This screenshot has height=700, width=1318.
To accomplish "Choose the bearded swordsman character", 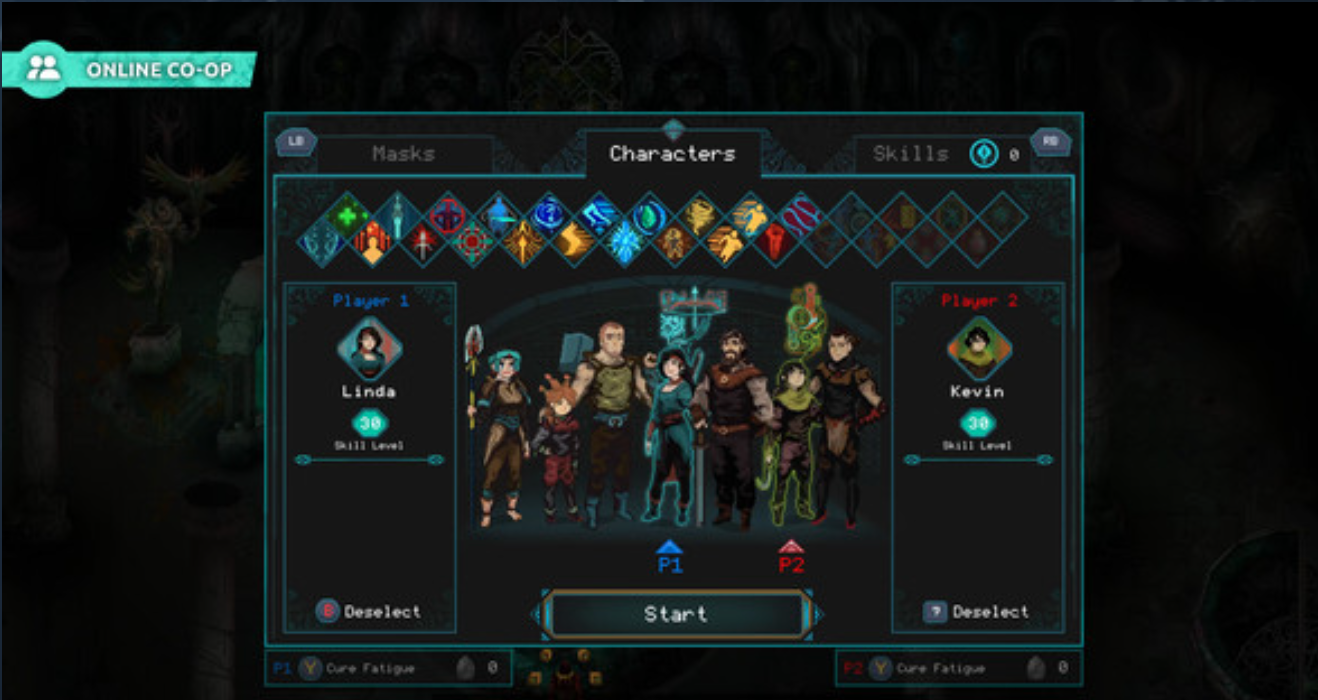I will [729, 425].
